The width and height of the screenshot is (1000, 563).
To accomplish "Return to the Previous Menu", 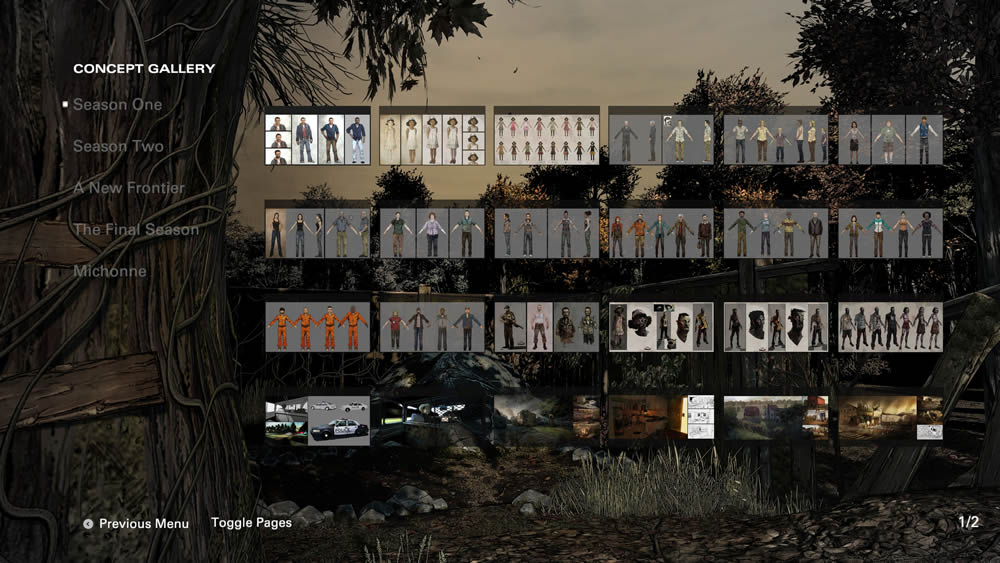I will click(x=143, y=523).
